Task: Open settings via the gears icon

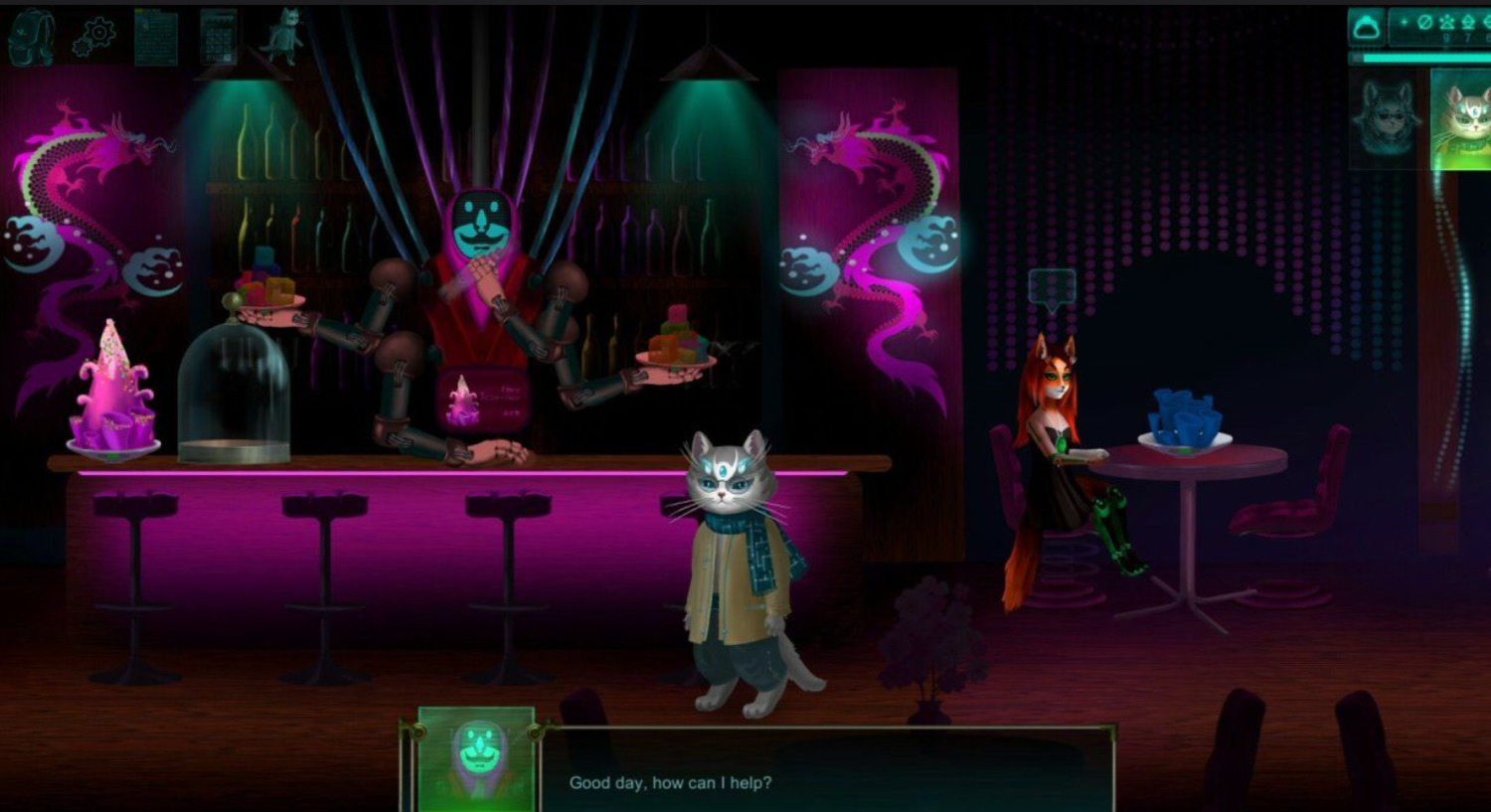Action: 94,38
